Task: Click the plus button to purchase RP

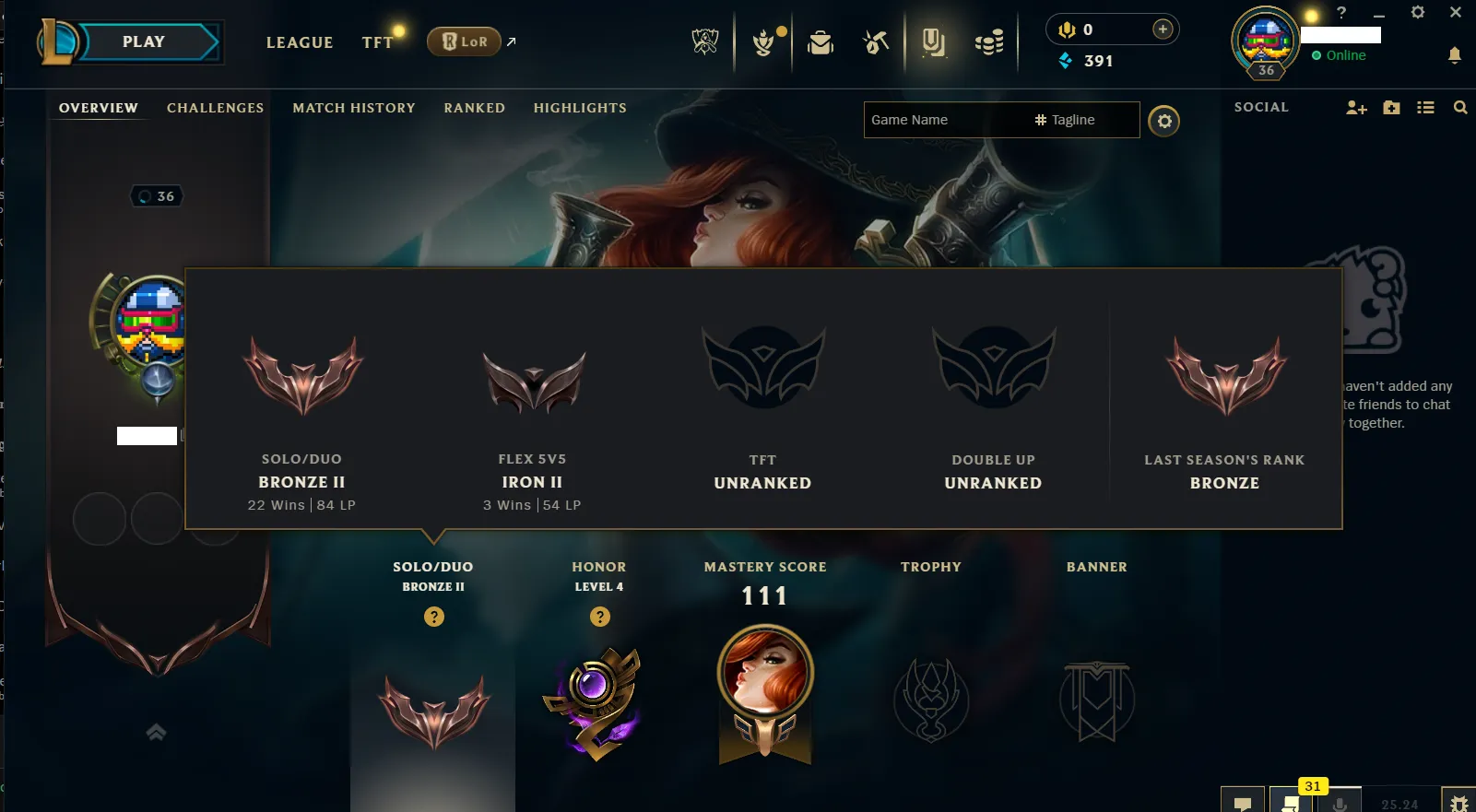Action: (x=1163, y=29)
